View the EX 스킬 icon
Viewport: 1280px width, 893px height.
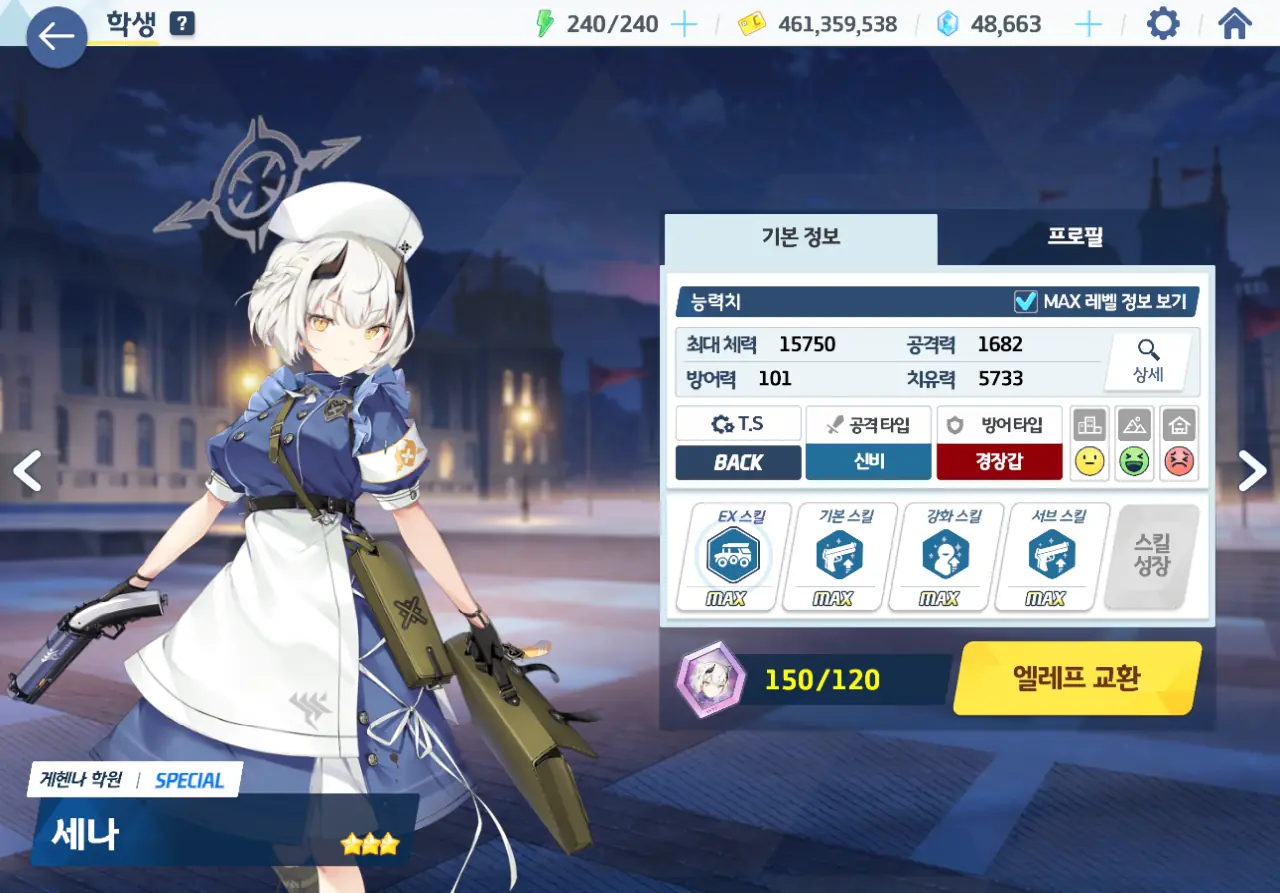[x=733, y=556]
